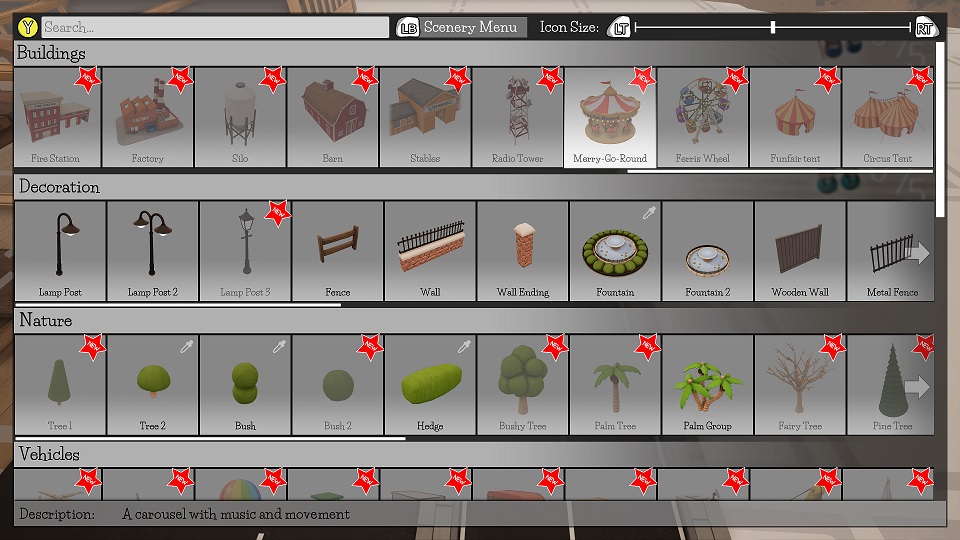The width and height of the screenshot is (960, 540).
Task: Click the vertical scrollbar of the menu
Action: pos(939,130)
